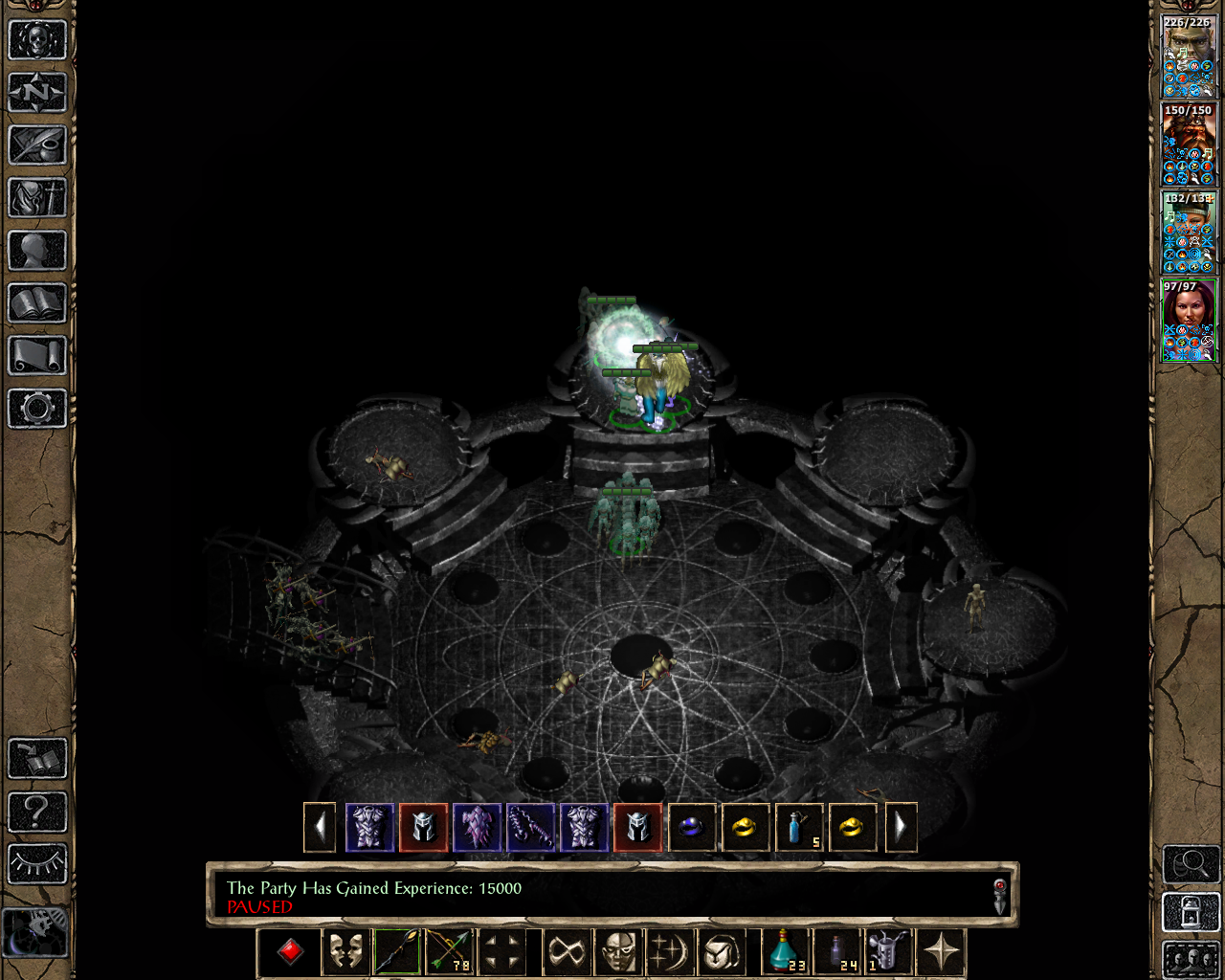
Task: Open game options with the gear icon
Action: click(x=36, y=407)
